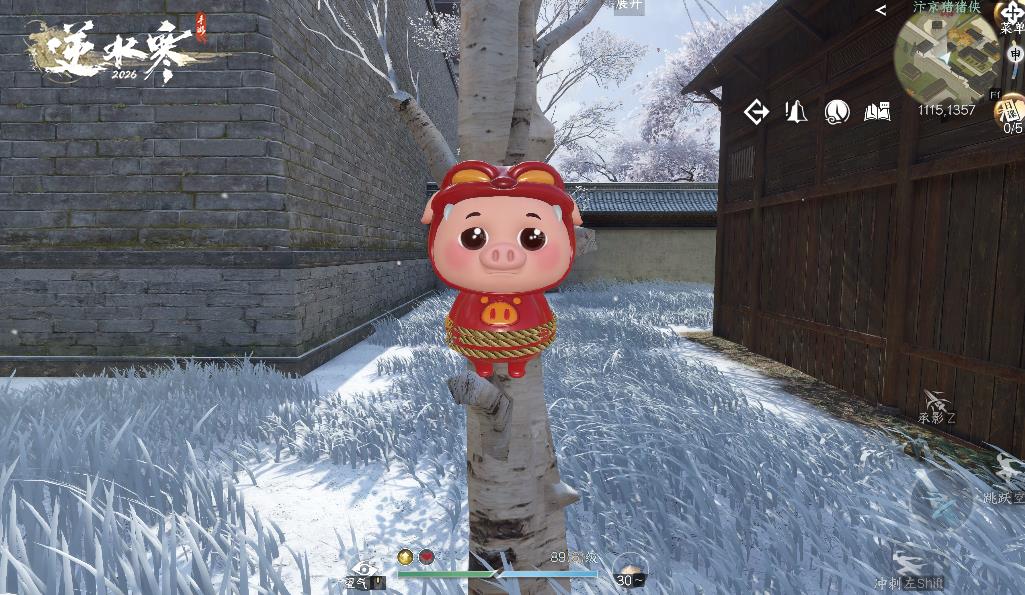Open the bell alert notifications
Screen dimensions: 1025x595
[796, 112]
